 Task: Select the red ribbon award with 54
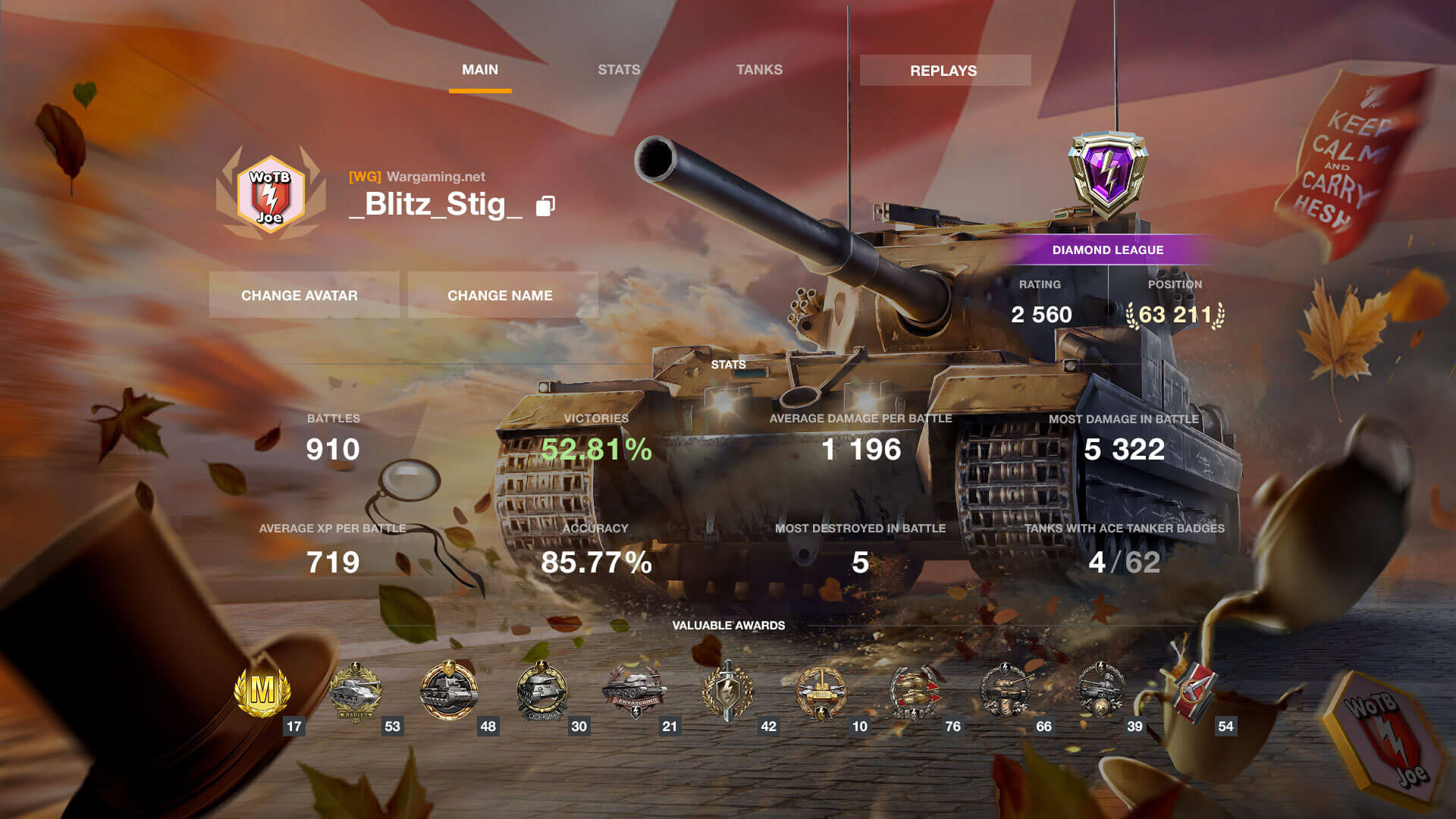click(x=1193, y=692)
